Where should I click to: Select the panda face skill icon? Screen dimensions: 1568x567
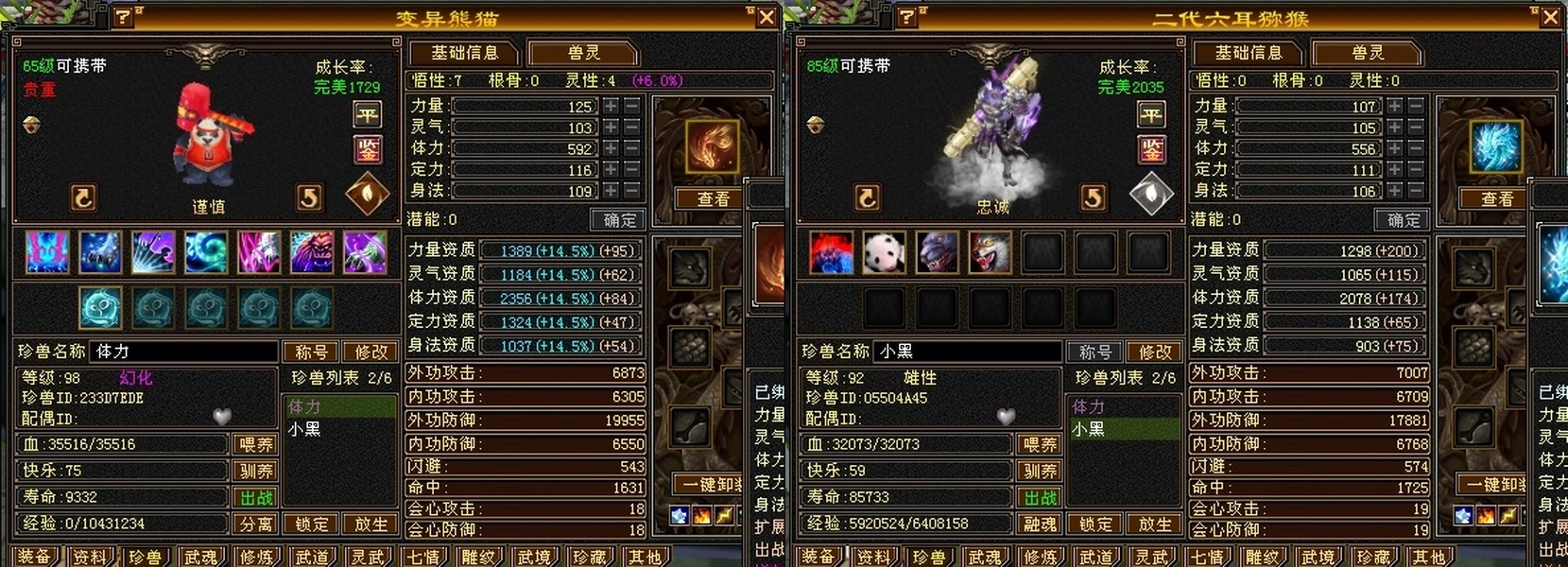[884, 252]
